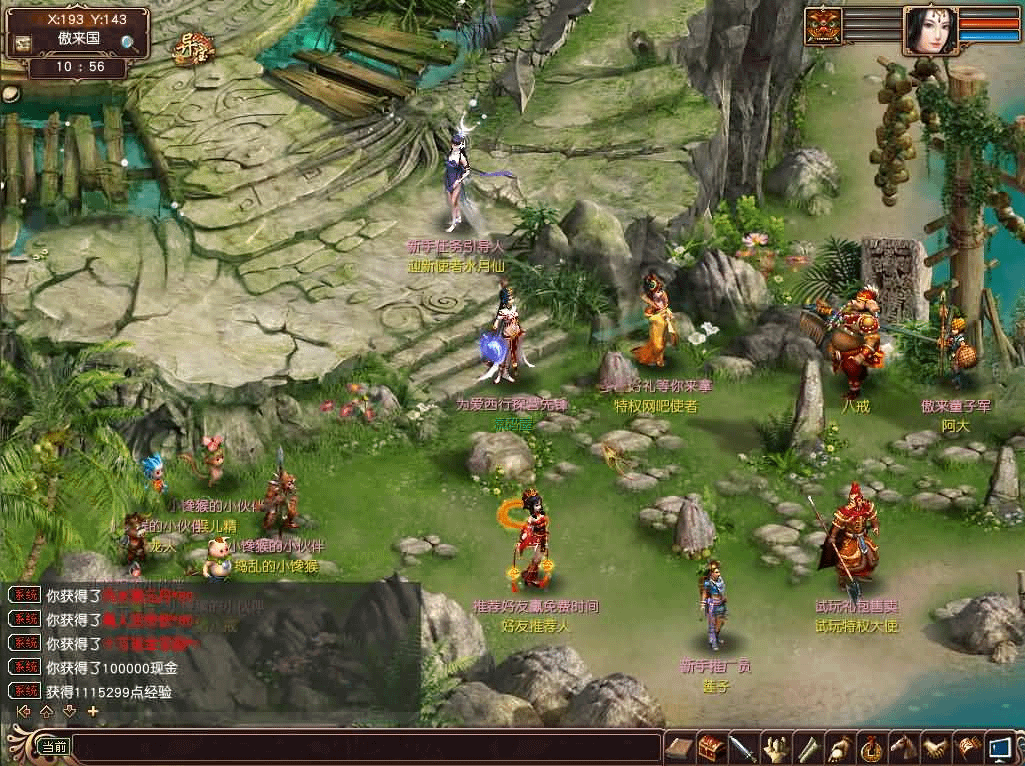1025x766 pixels.
Task: Open the computer monitor system icon
Action: point(998,747)
